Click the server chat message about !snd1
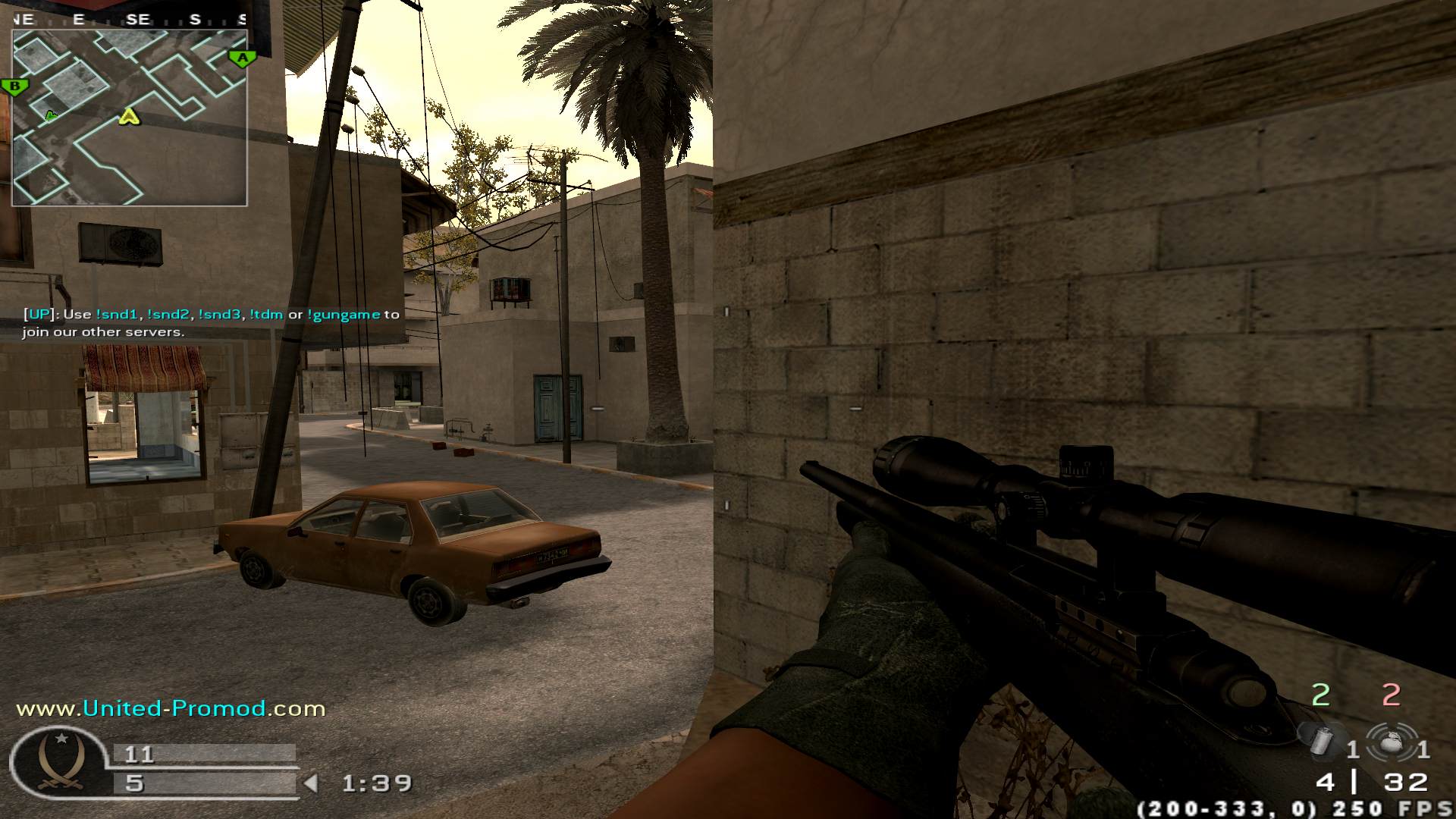The width and height of the screenshot is (1456, 819). (x=210, y=322)
